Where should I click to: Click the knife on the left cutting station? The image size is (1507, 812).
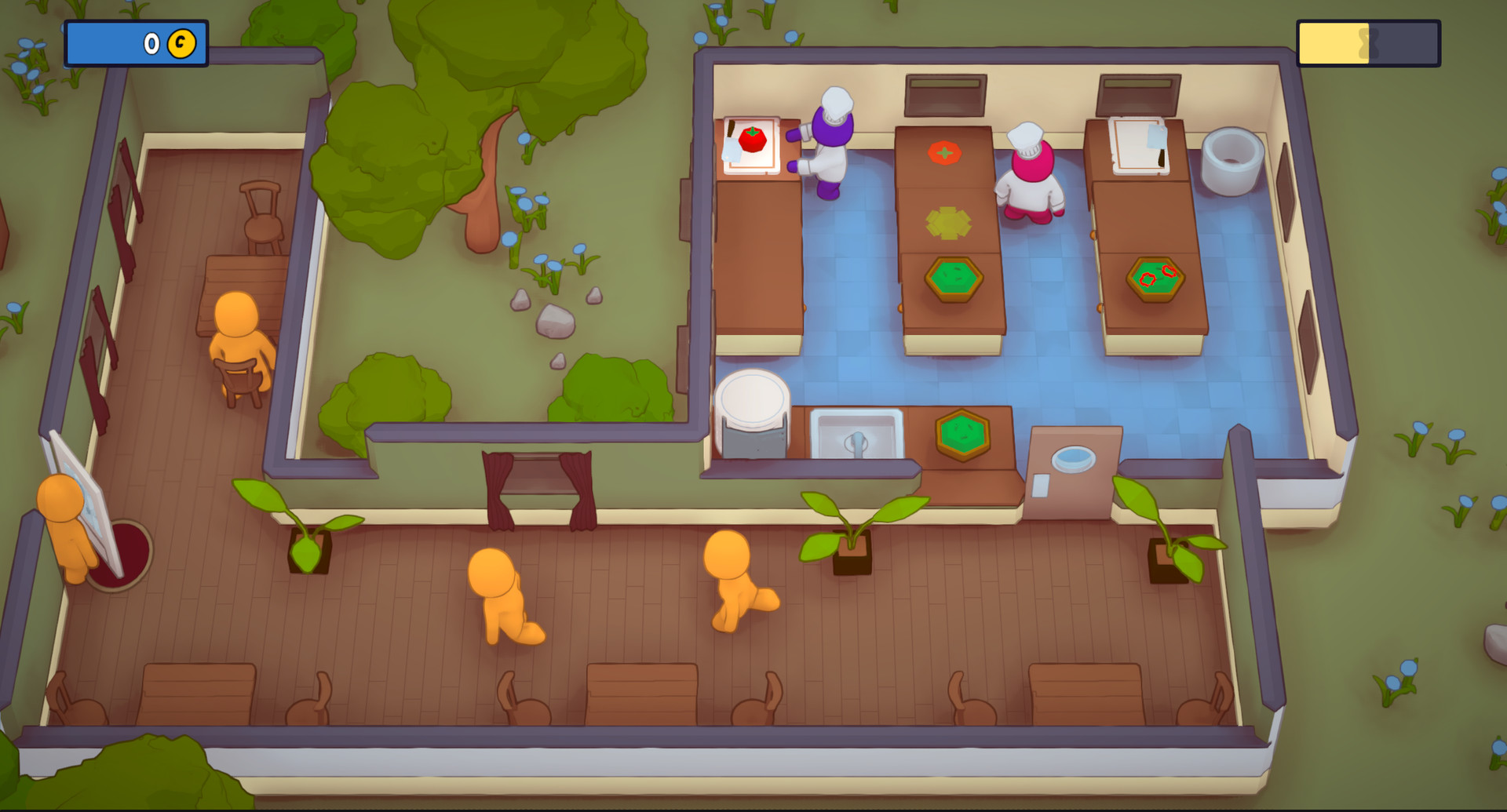730,142
